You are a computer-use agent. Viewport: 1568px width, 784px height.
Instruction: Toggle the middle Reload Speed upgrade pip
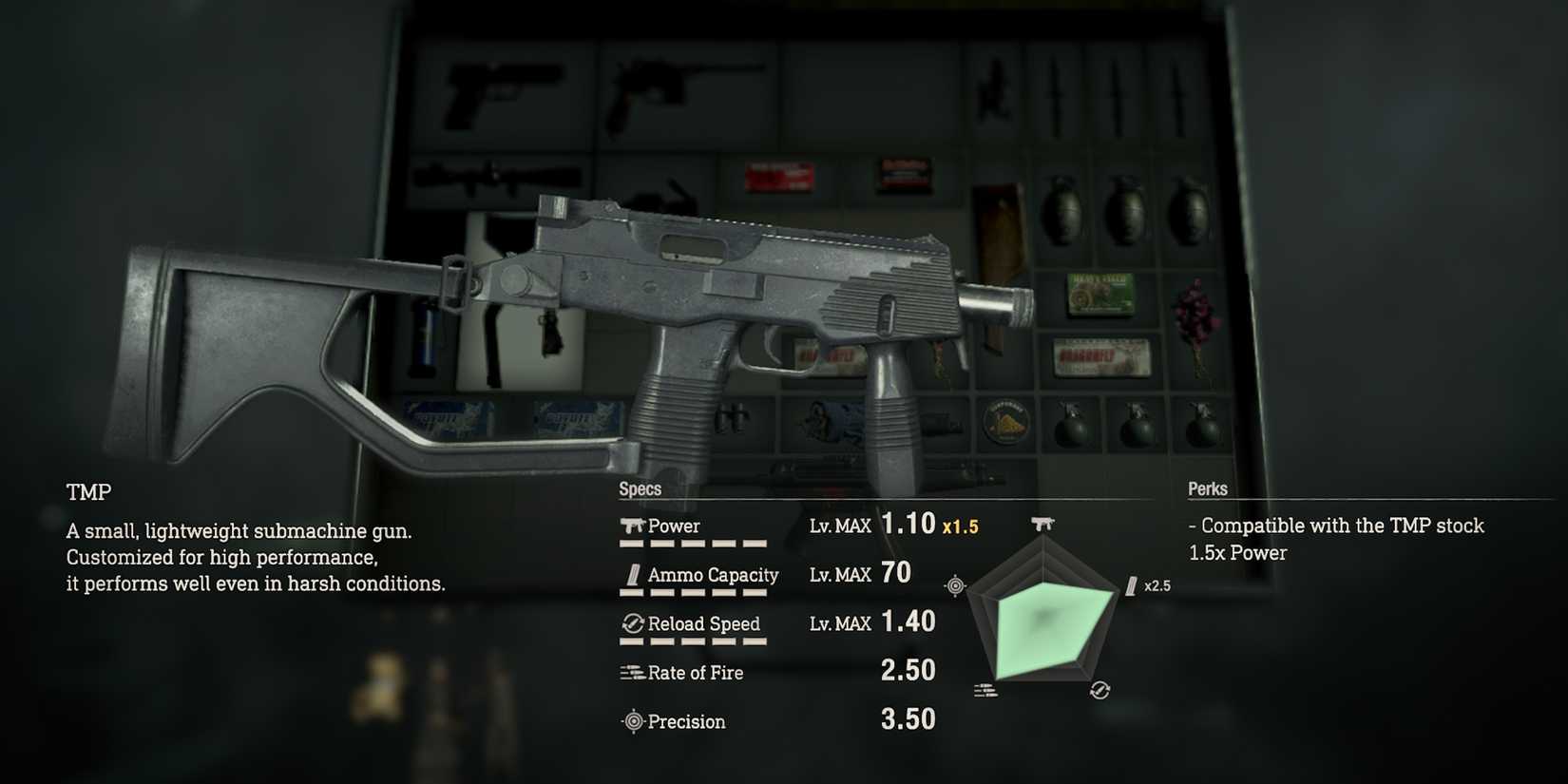point(693,642)
